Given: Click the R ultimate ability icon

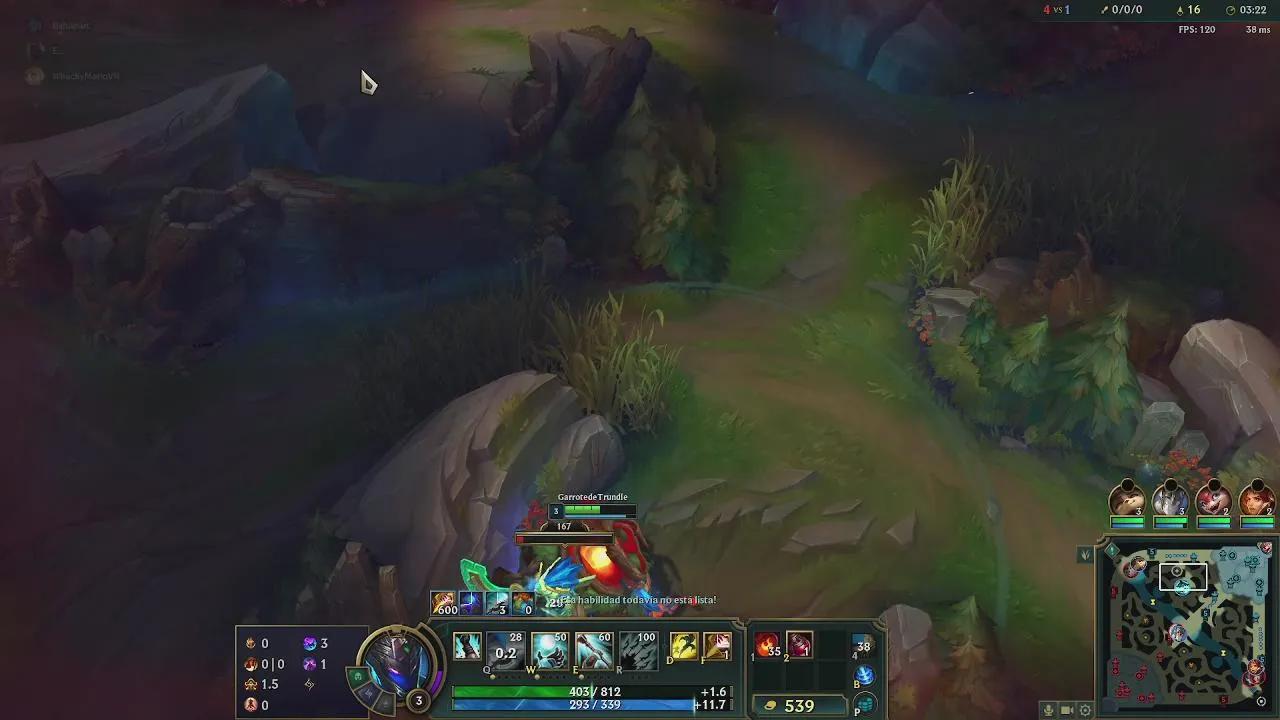Looking at the screenshot, I should pyautogui.click(x=640, y=647).
